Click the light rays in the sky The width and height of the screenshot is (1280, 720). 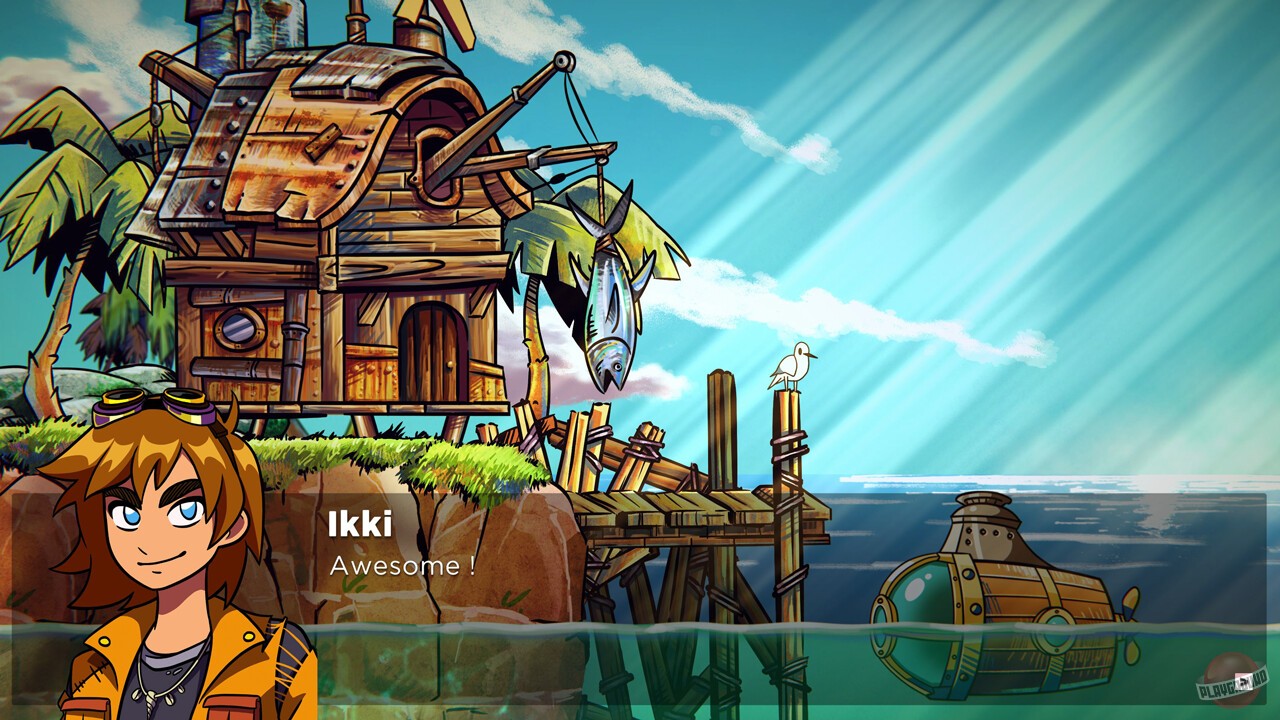[x=1050, y=150]
